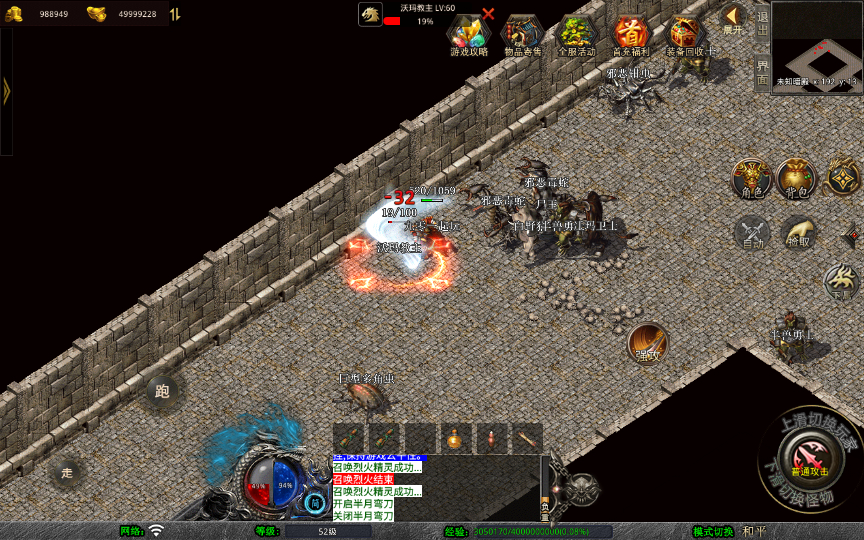The image size is (864, 540).
Task: Click the 退出 exit button
Action: coord(762,19)
